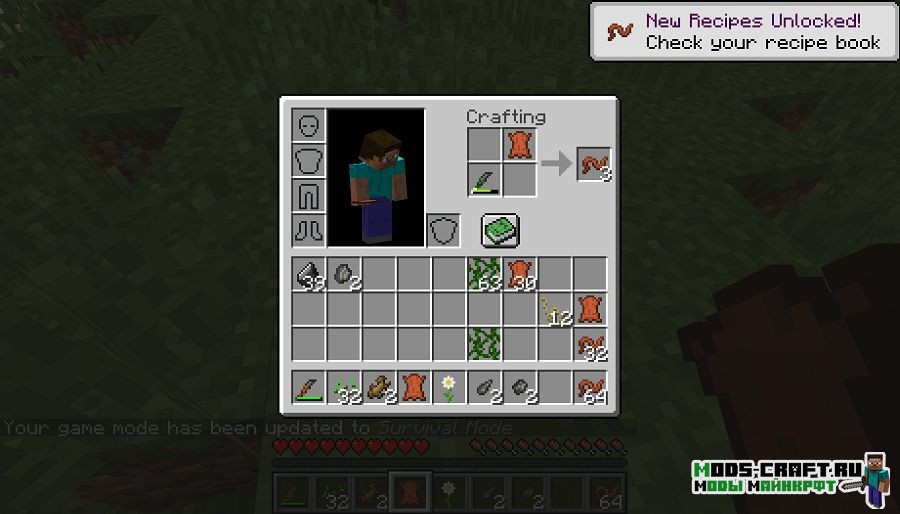The image size is (900, 514).
Task: Click the empty chestplate armor slot
Action: click(309, 161)
